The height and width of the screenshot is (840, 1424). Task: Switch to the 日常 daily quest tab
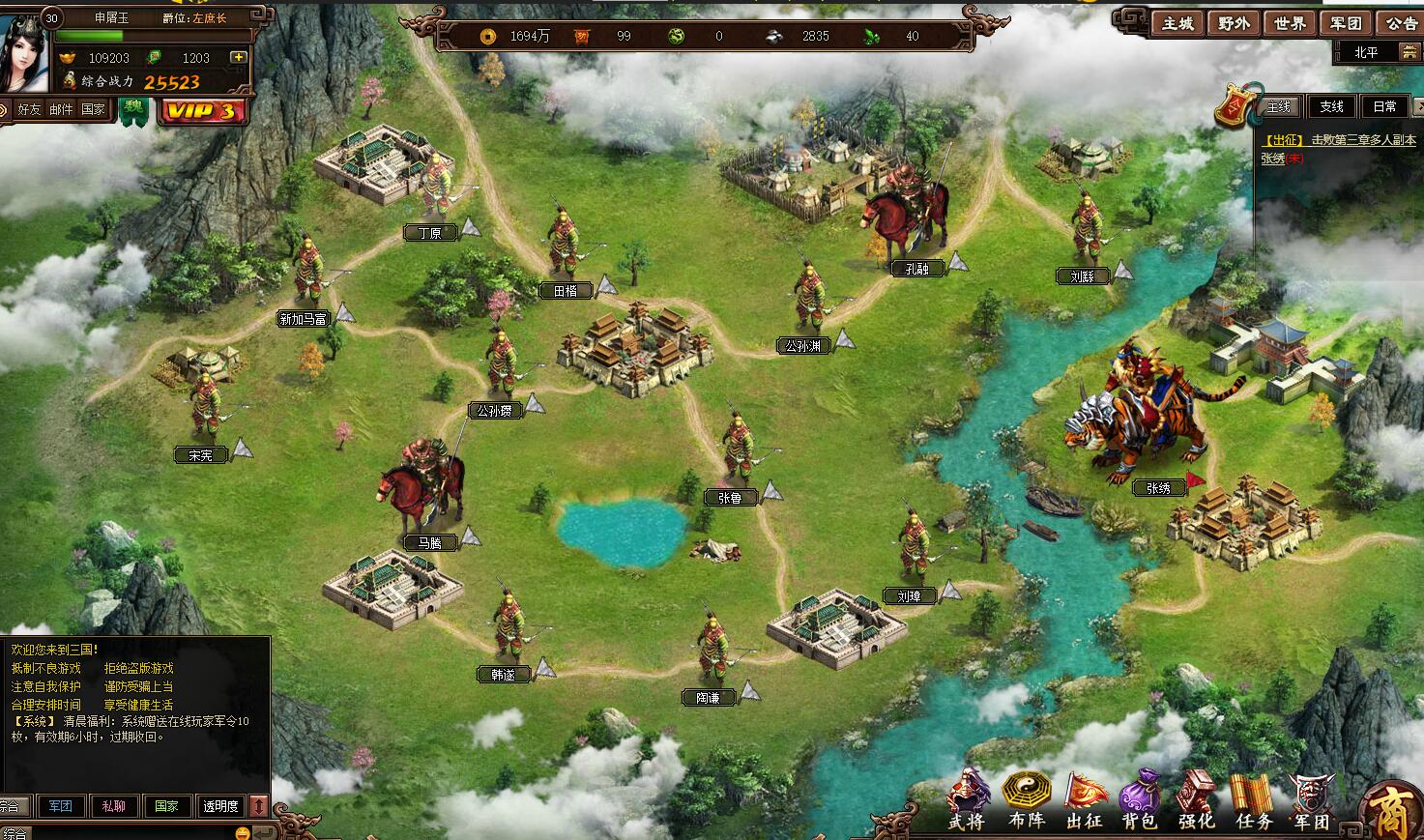point(1383,106)
